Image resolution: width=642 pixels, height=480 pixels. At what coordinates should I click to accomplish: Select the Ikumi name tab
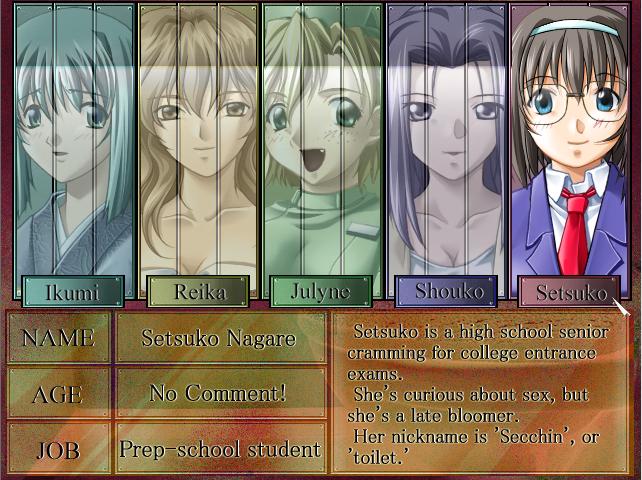coord(73,291)
